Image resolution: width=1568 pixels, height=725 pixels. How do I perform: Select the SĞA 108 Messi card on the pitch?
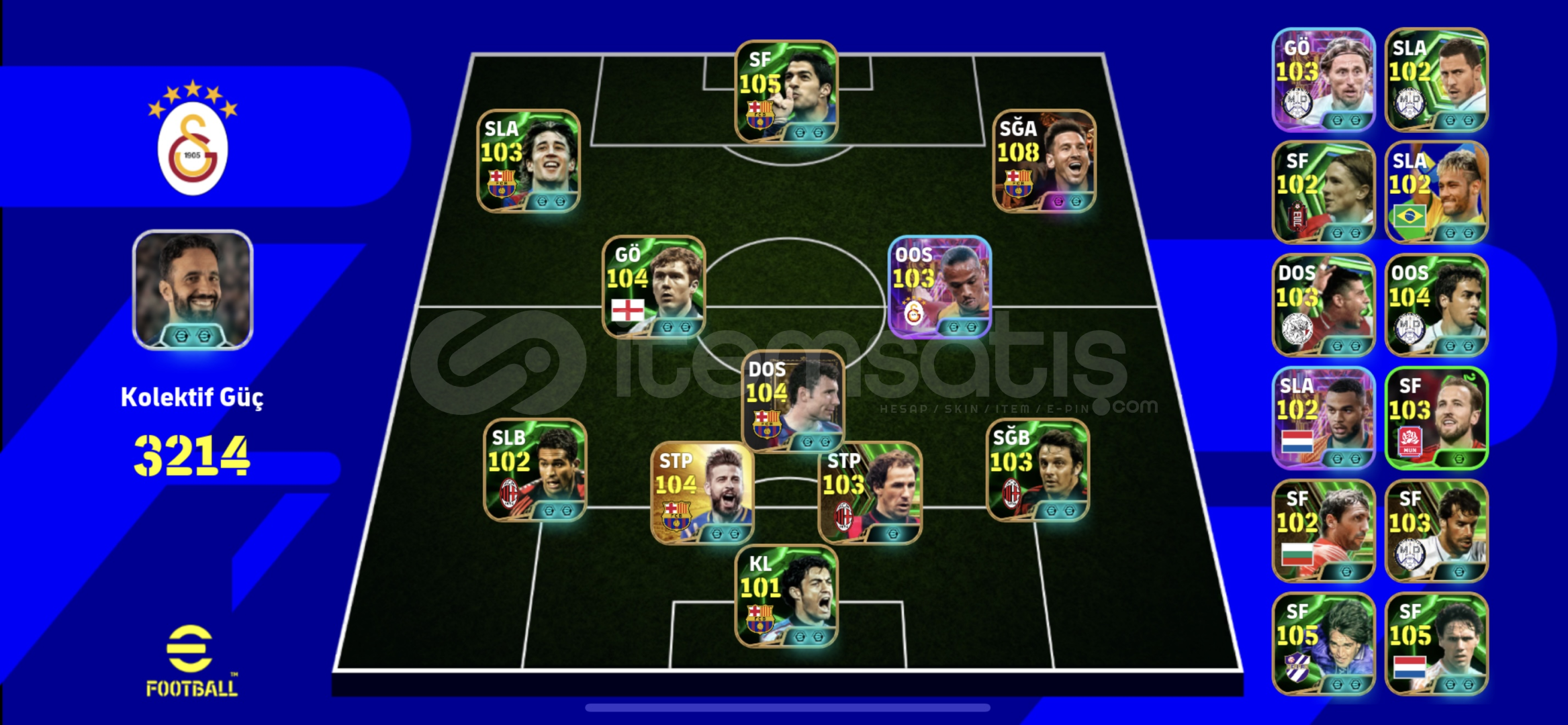(1046, 162)
